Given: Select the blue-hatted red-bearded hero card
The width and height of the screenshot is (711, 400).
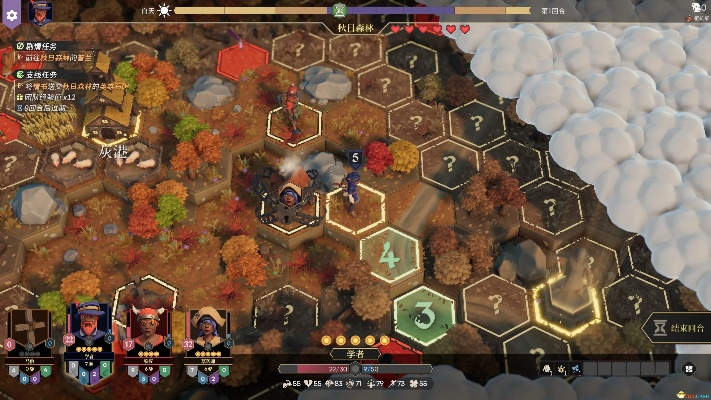Looking at the screenshot, I should (88, 329).
